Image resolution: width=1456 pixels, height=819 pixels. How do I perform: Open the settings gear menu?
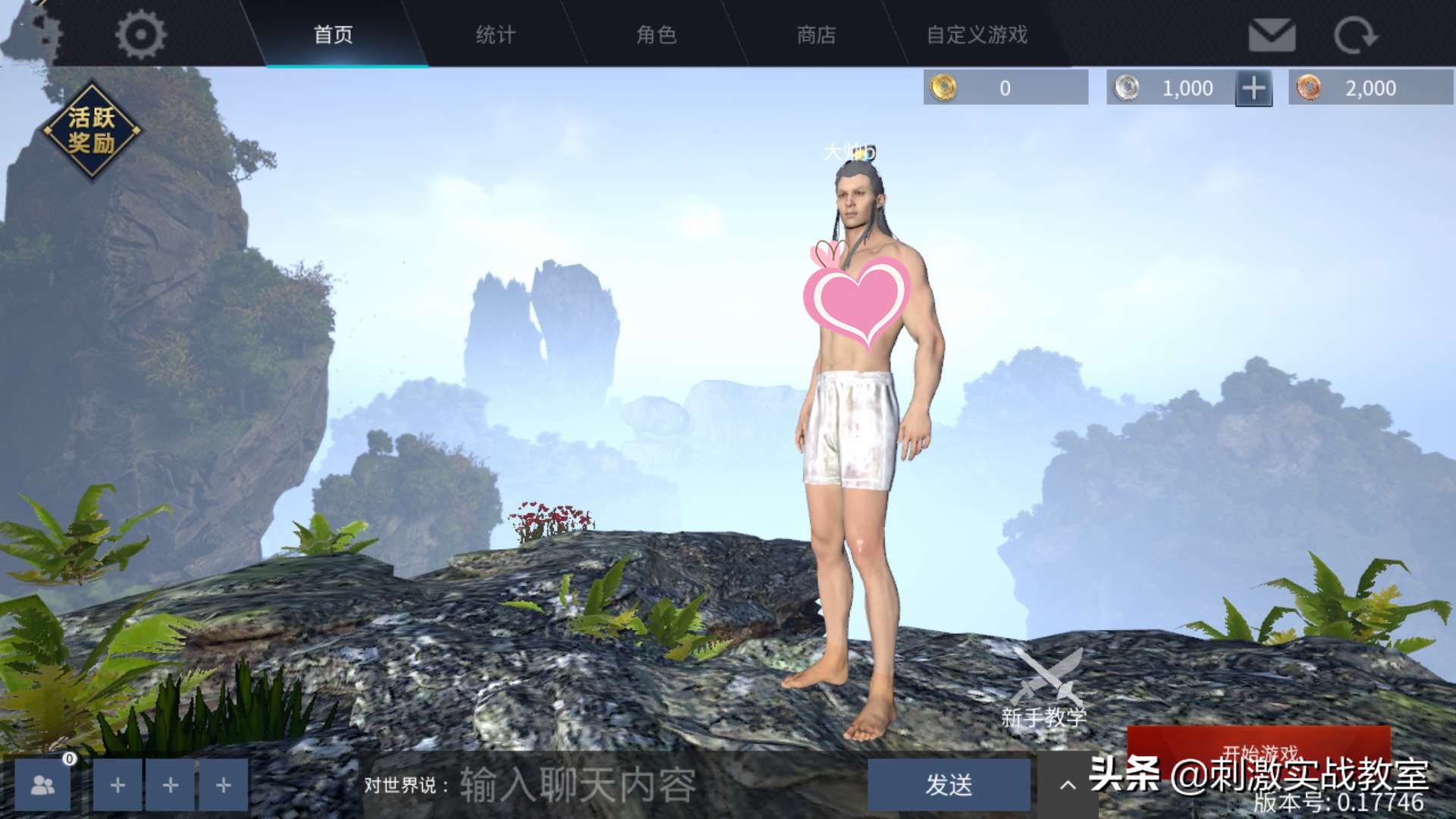coord(140,34)
